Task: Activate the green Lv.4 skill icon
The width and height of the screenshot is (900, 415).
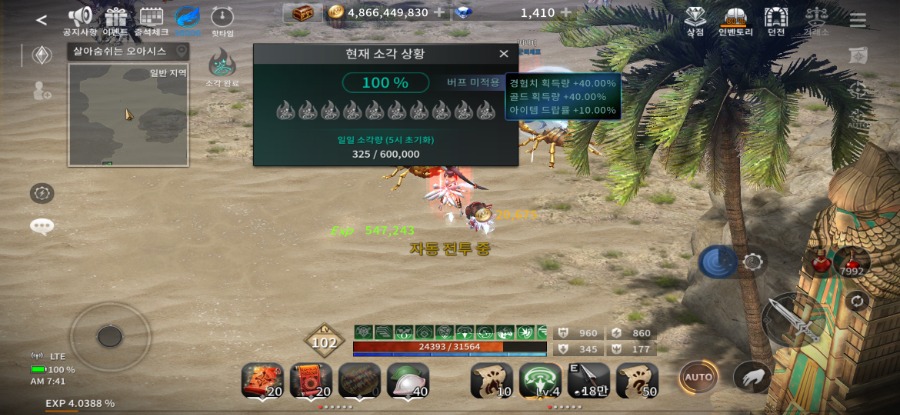Action: (540, 380)
